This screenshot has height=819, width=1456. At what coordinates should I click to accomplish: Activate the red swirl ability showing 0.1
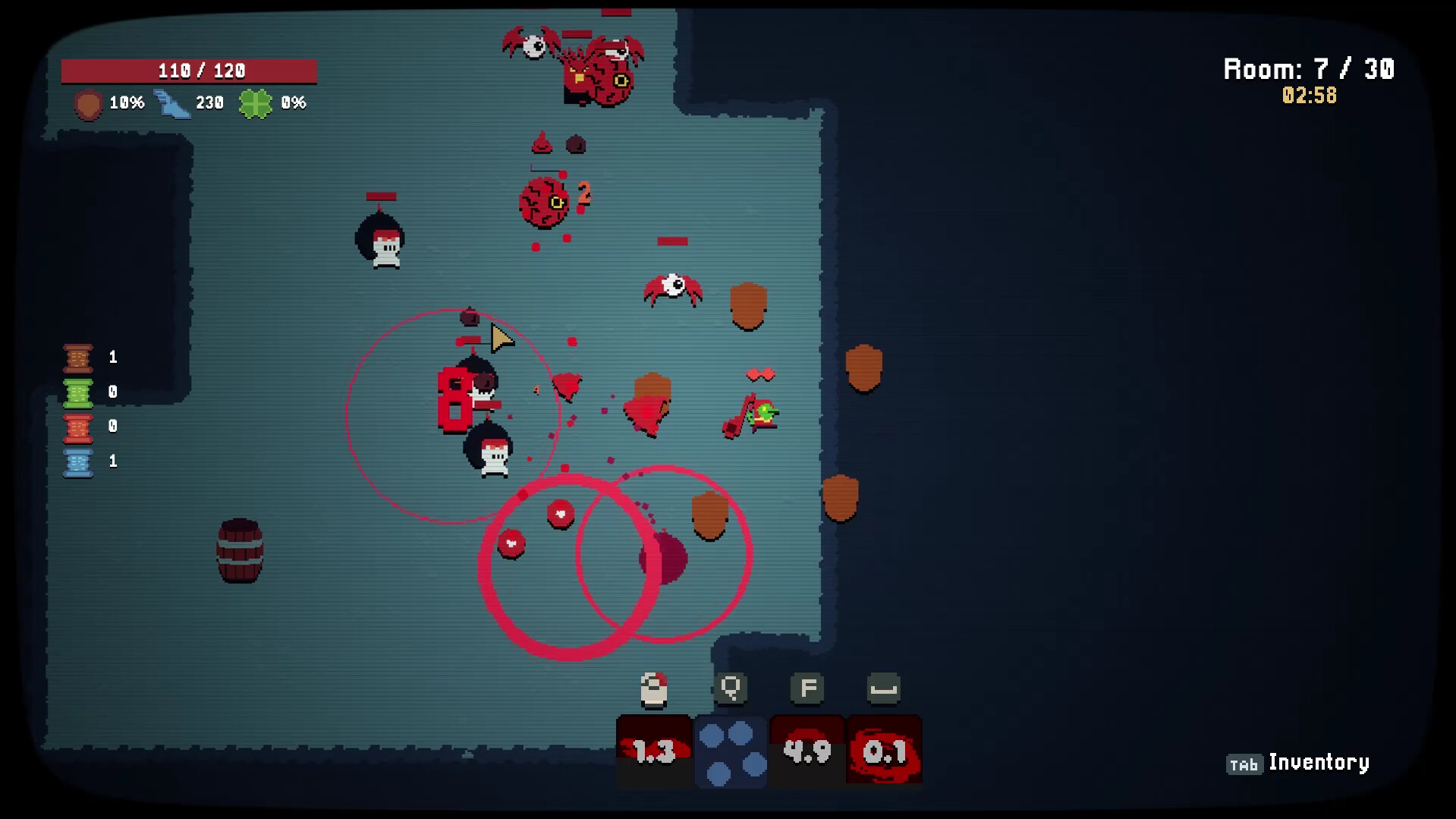click(885, 750)
